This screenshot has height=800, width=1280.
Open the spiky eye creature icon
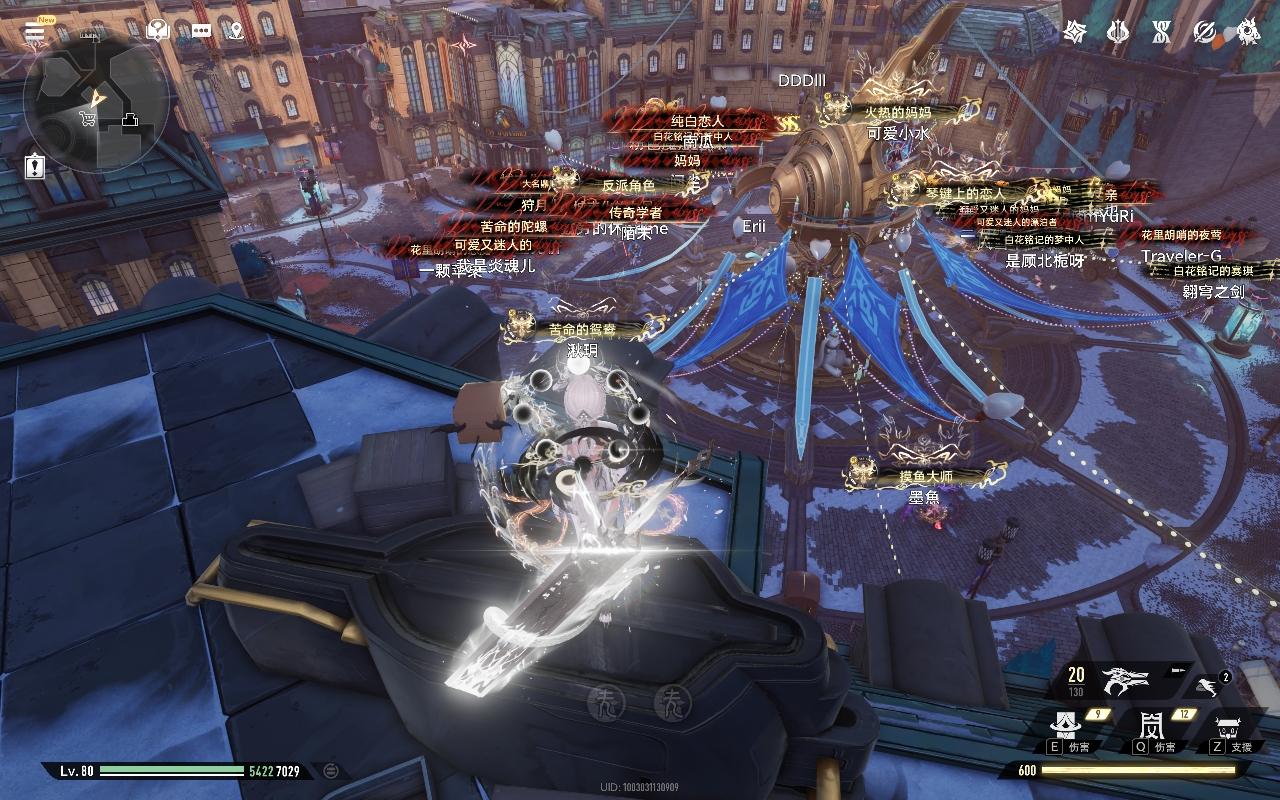coord(1248,31)
